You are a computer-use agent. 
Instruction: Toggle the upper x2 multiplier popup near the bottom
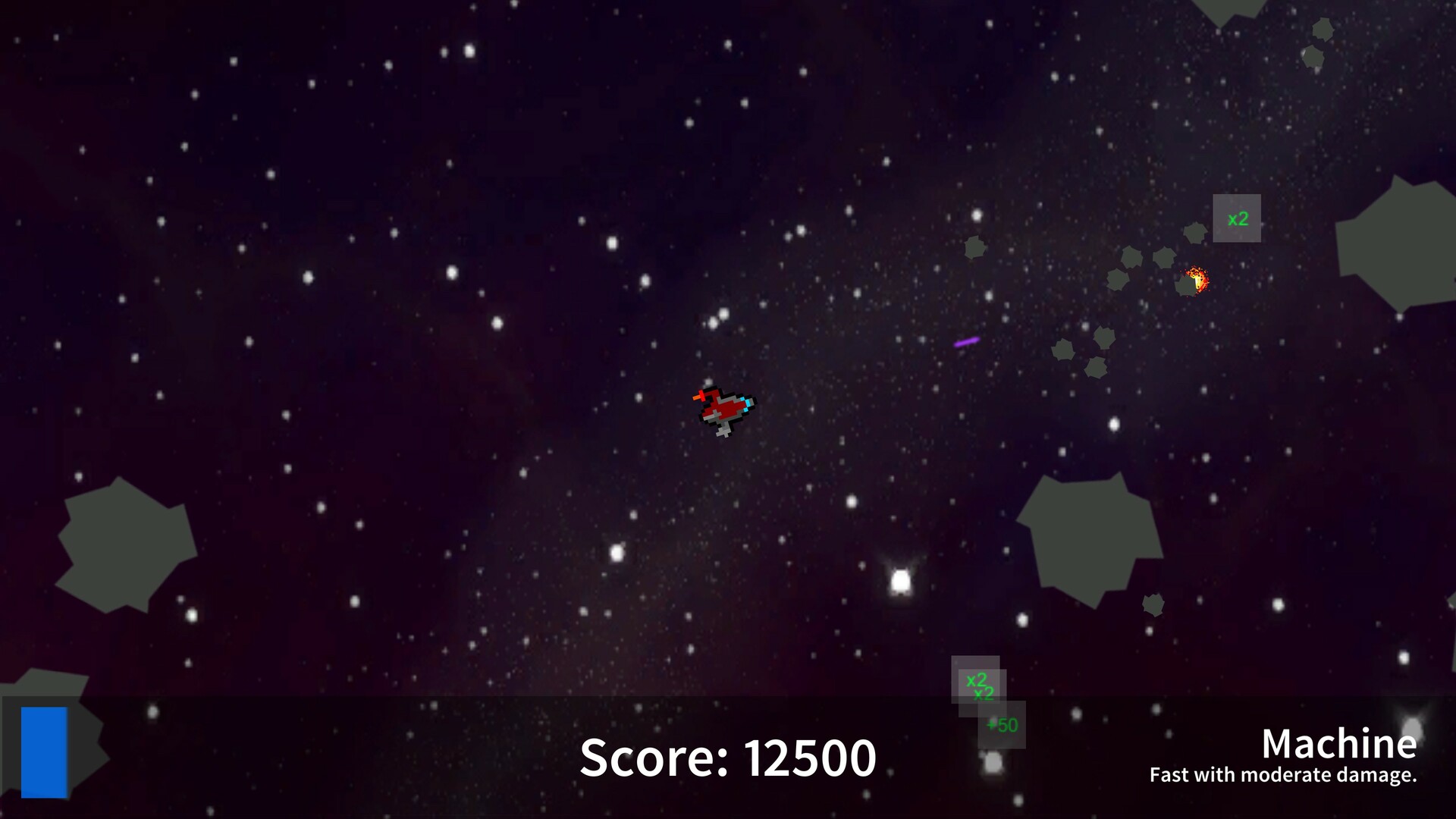[x=977, y=680]
